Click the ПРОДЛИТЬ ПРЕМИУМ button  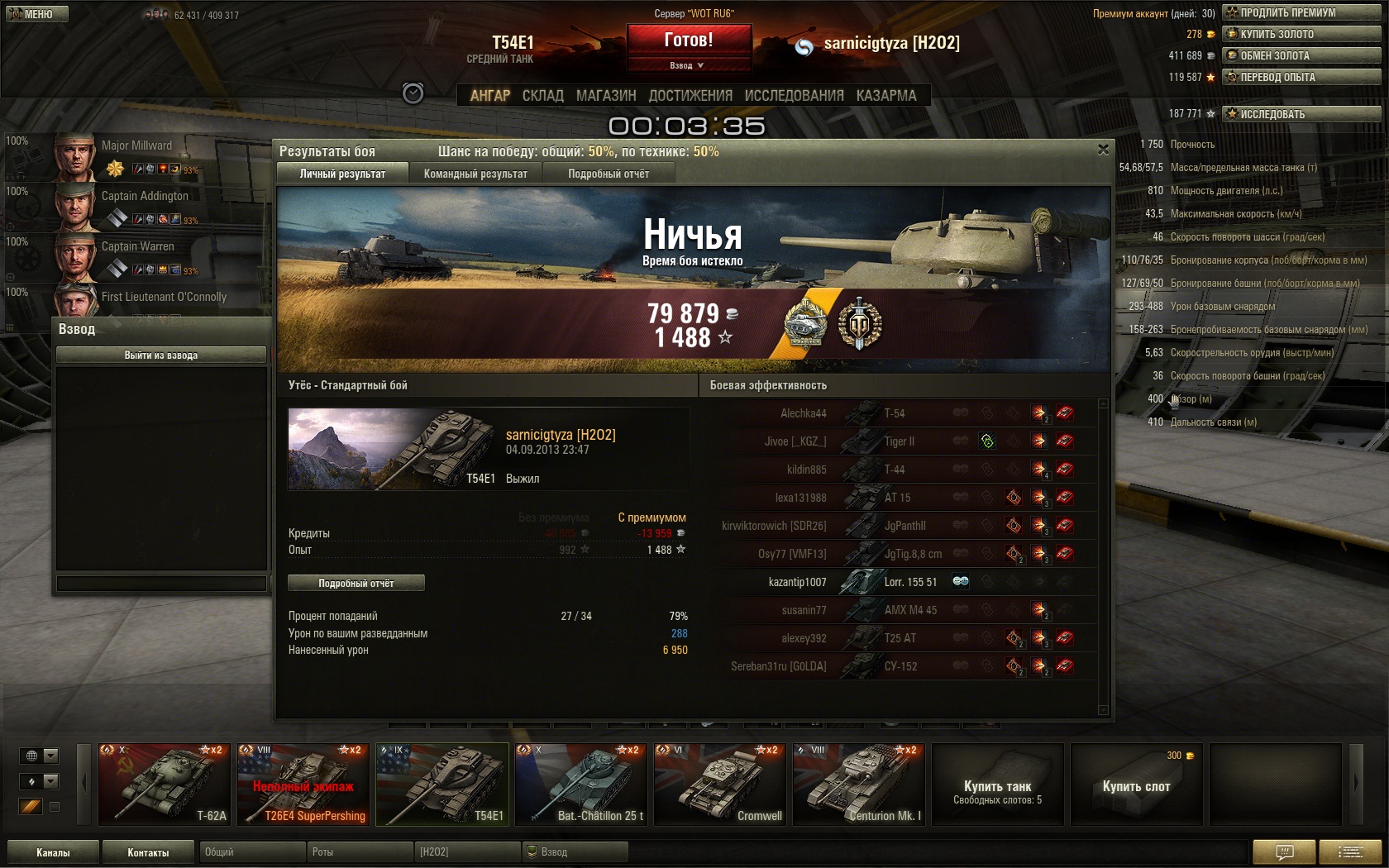pyautogui.click(x=1302, y=12)
